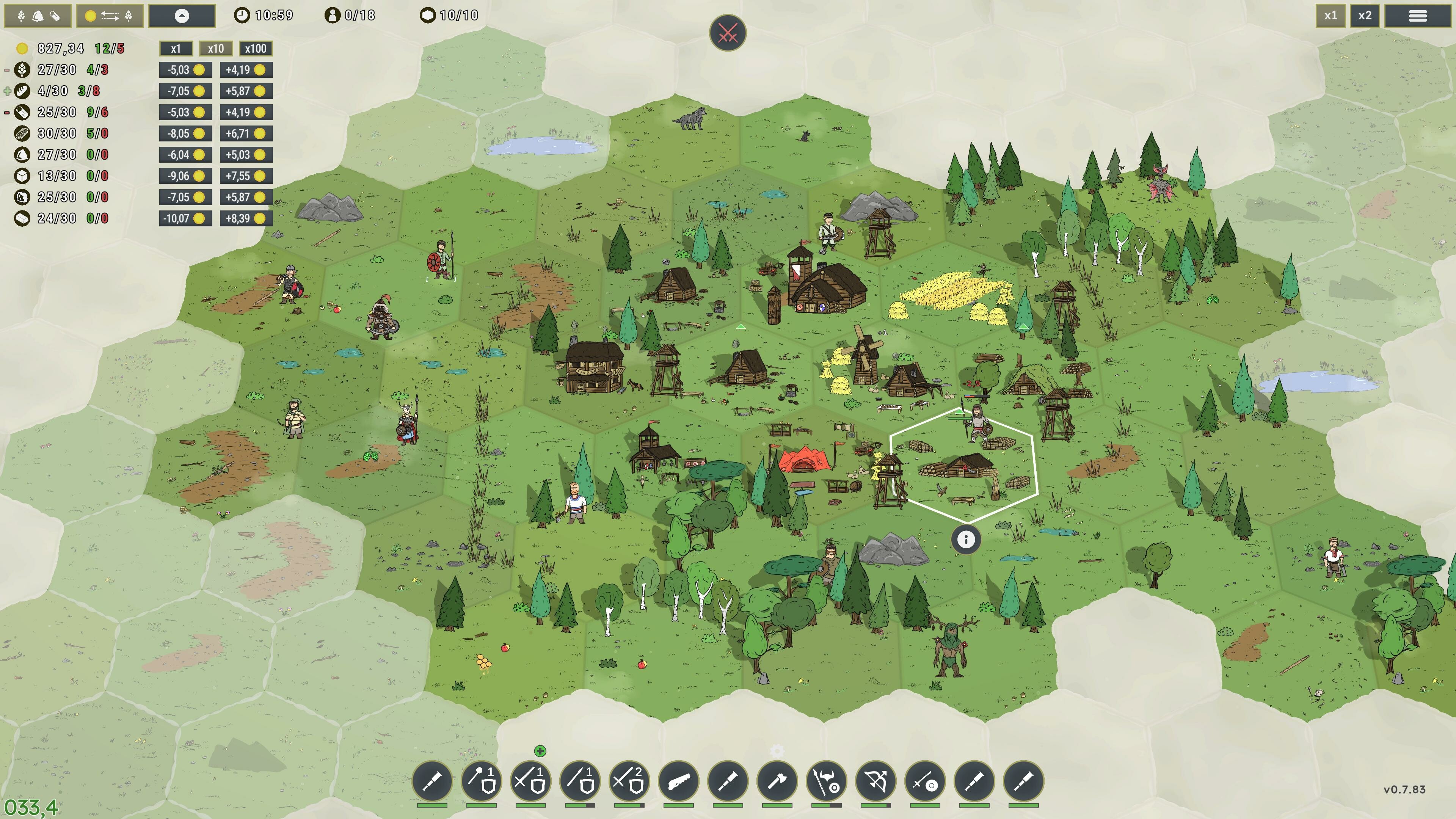Buy wheat for 5,03 coins
This screenshot has width=1456, height=819.
click(185, 70)
